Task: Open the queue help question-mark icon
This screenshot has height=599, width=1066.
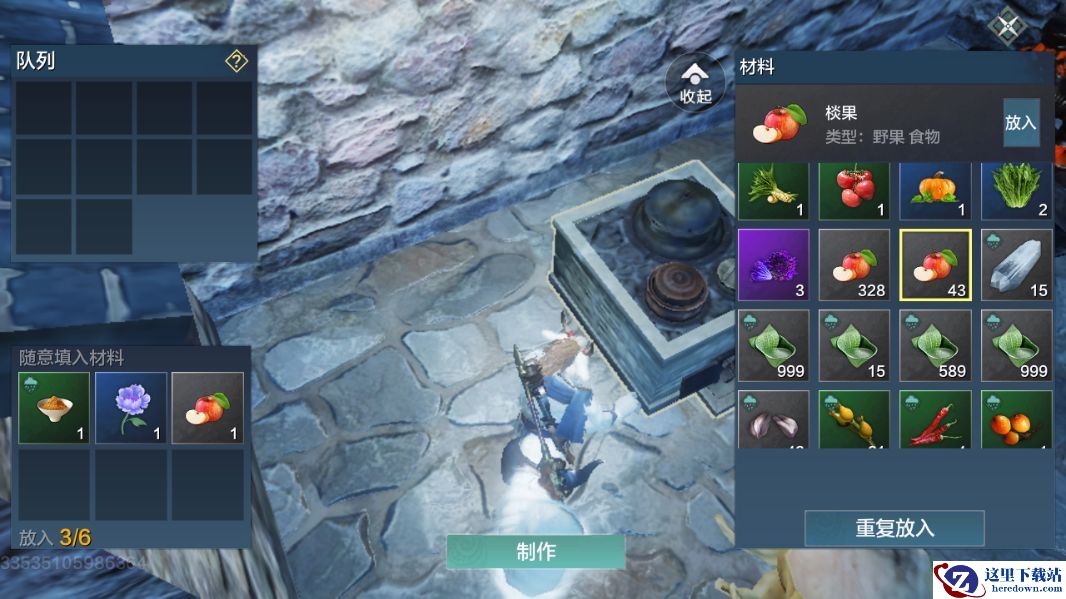Action: click(236, 62)
